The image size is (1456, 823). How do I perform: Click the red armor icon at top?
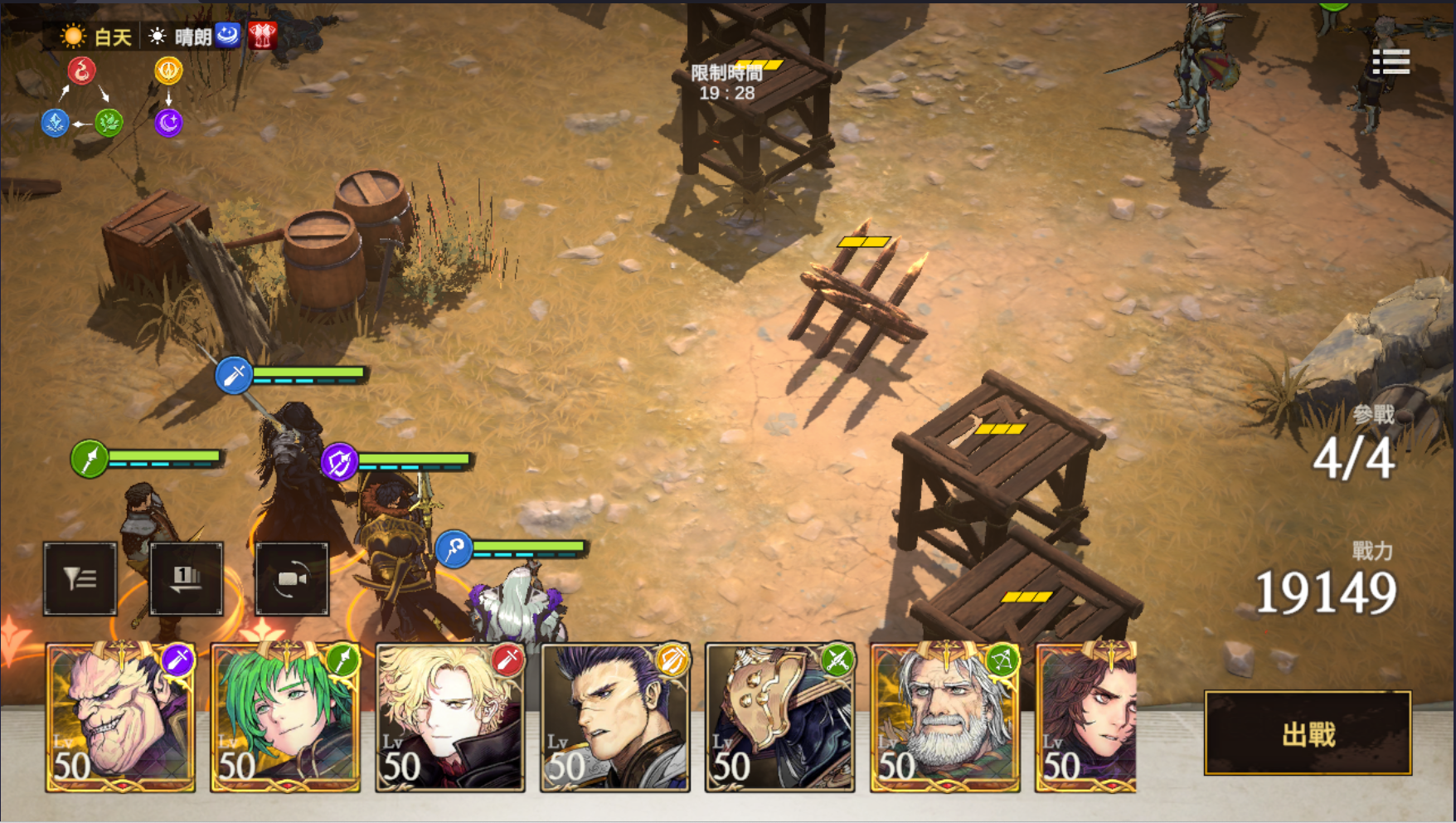click(x=263, y=35)
